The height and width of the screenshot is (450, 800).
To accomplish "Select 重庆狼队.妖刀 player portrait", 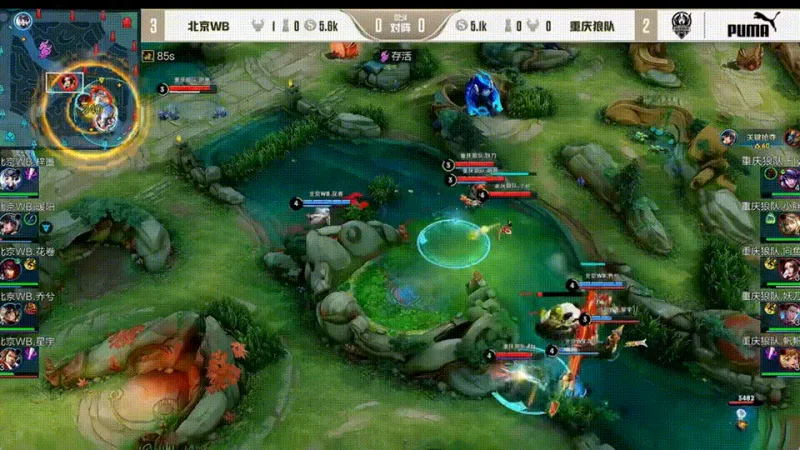I will click(x=788, y=314).
